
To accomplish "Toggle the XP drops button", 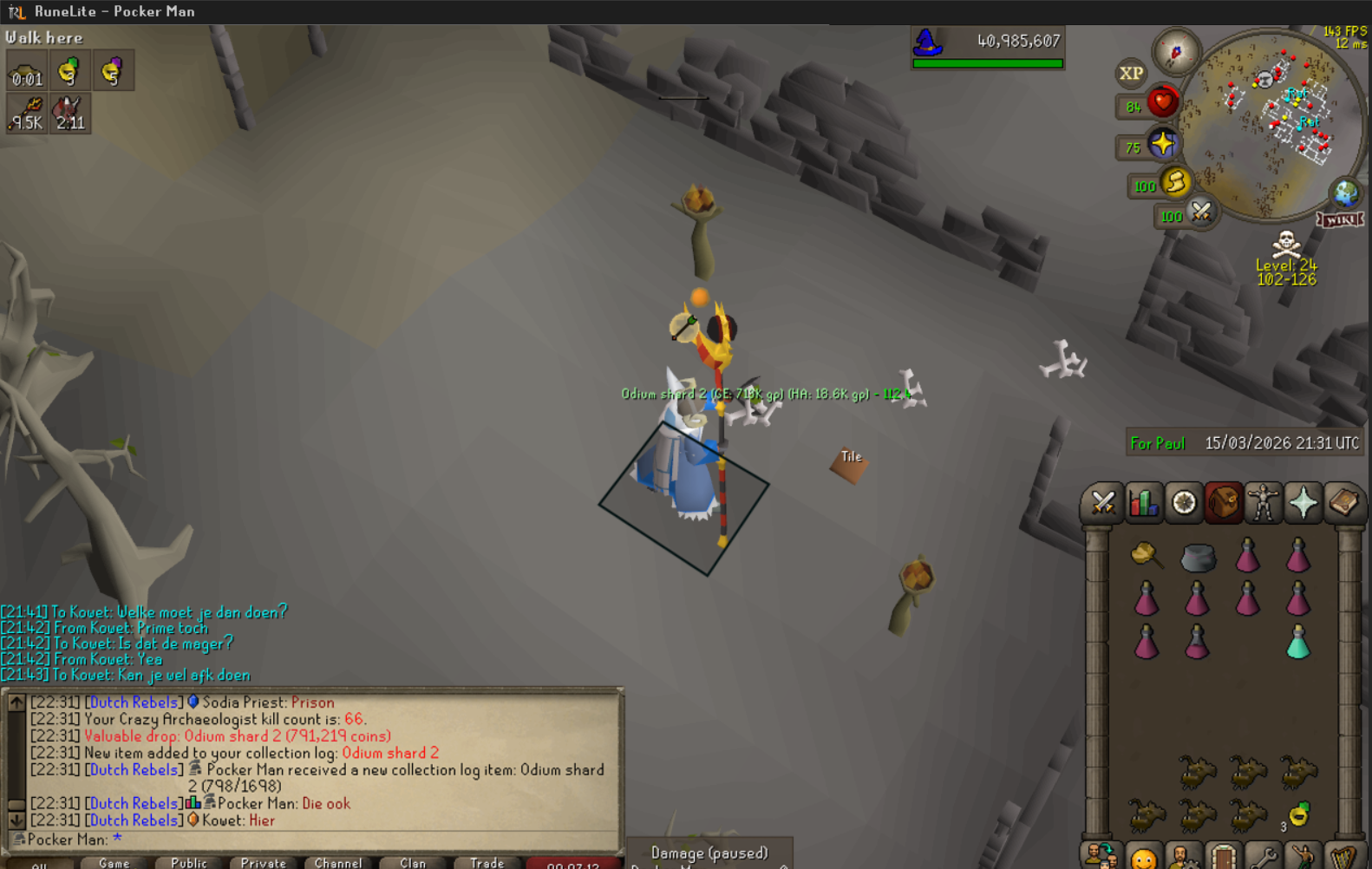I will (x=1131, y=74).
